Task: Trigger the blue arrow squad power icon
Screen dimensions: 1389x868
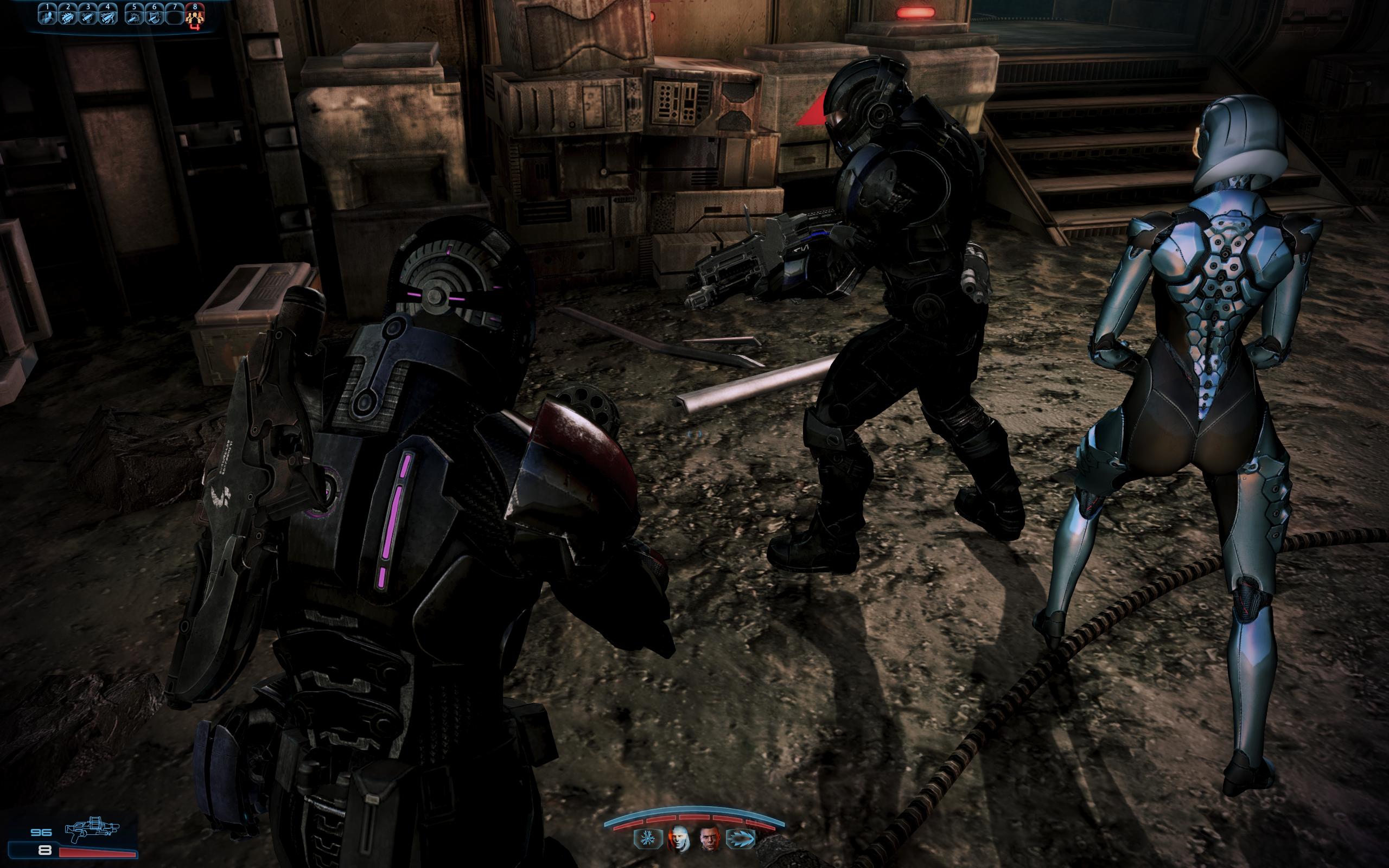Action: click(x=740, y=838)
